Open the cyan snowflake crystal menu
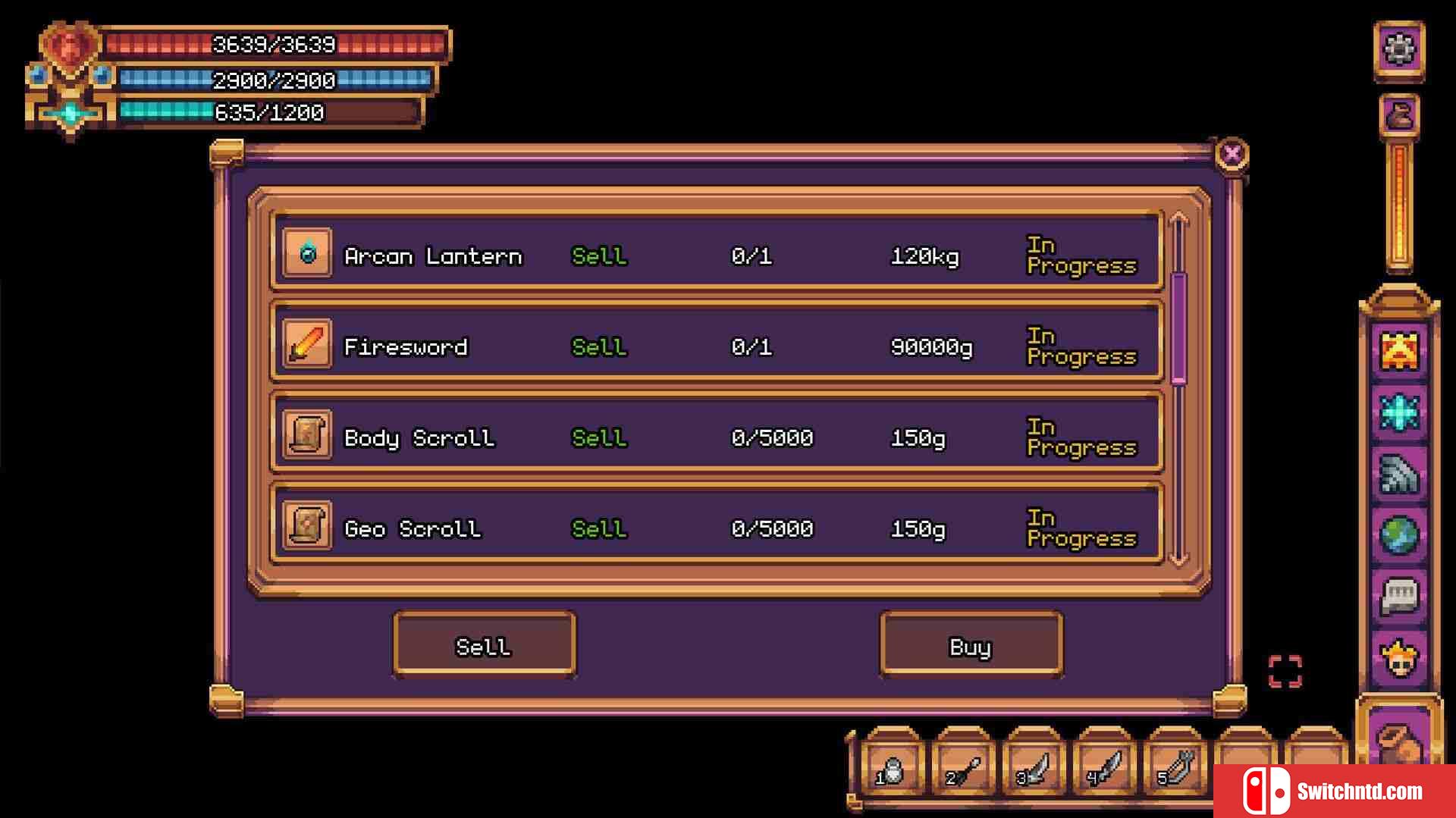The image size is (1456, 818). (x=1399, y=412)
